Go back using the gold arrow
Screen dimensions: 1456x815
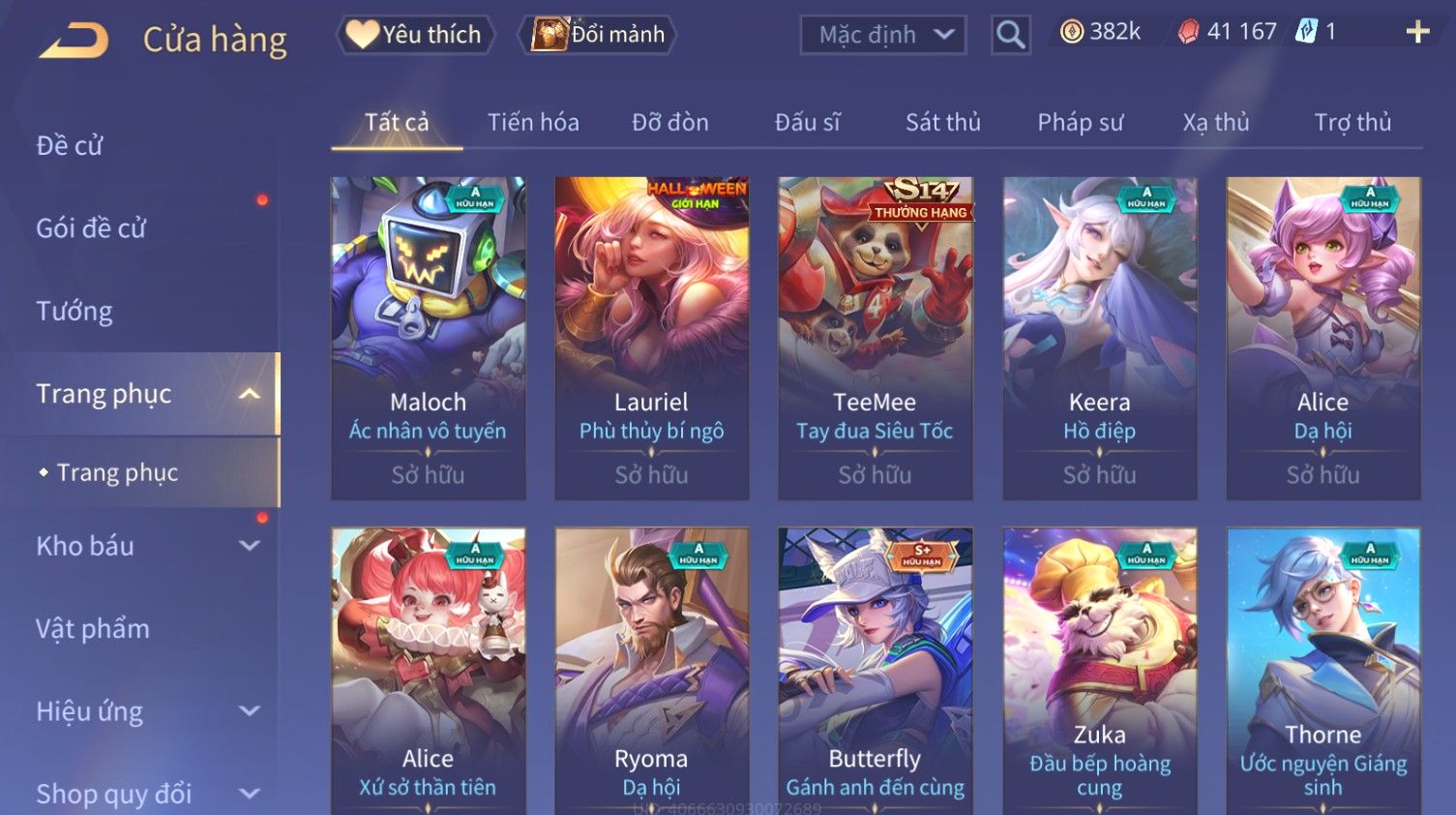coord(74,40)
